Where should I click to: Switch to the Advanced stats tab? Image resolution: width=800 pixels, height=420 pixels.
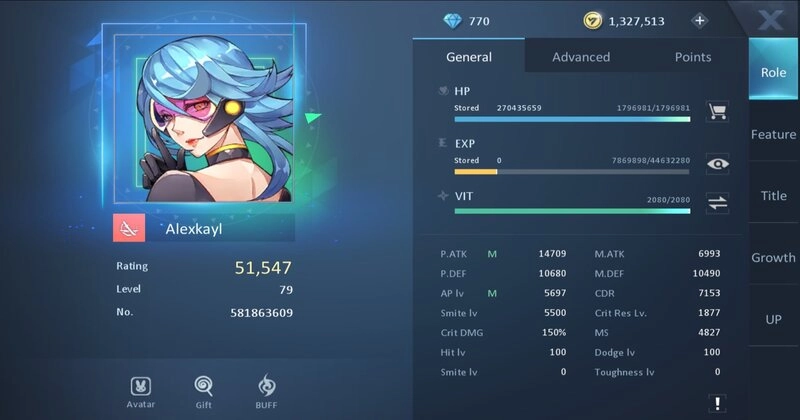[581, 57]
